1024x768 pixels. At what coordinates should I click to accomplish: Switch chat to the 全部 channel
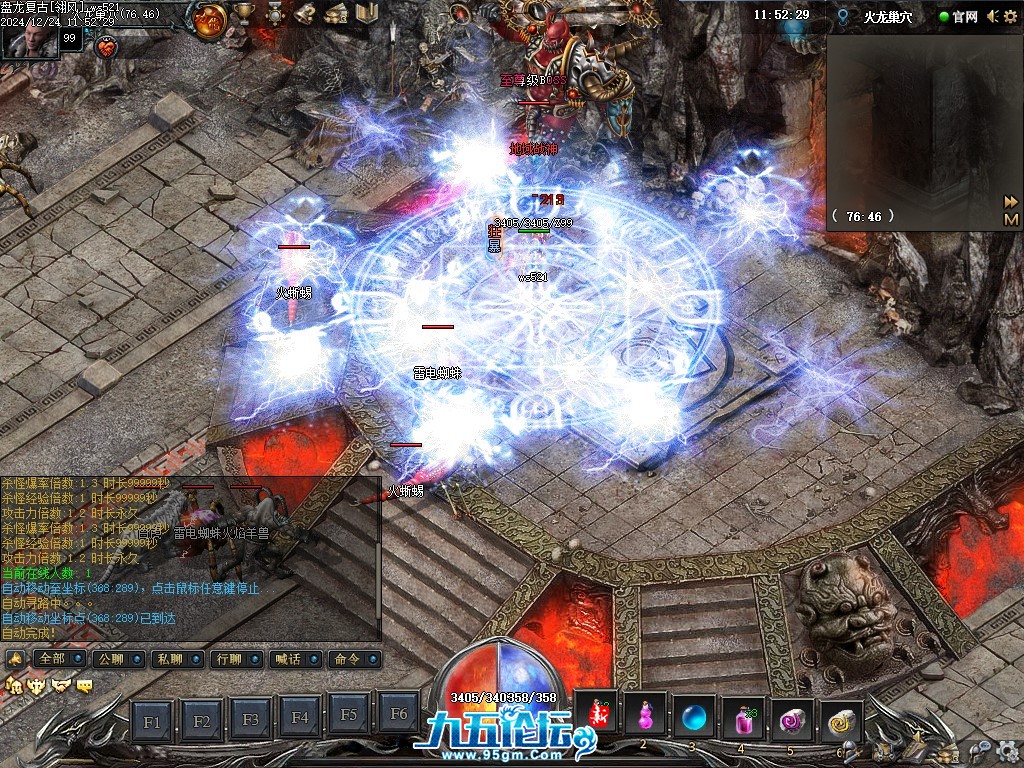click(x=55, y=659)
